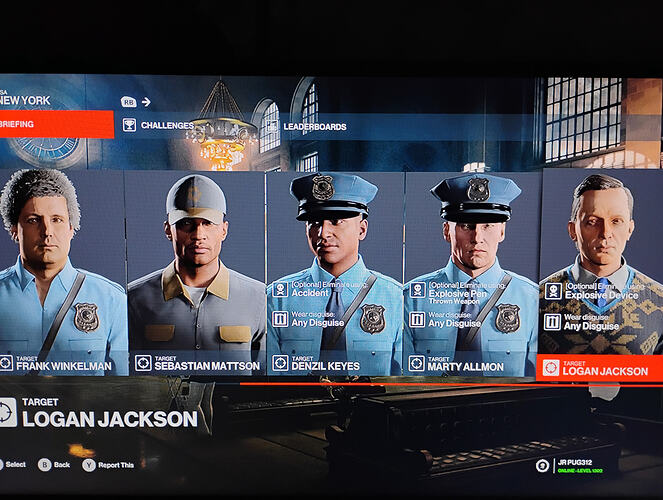Pick the Marty Allmon target card

pos(471,270)
